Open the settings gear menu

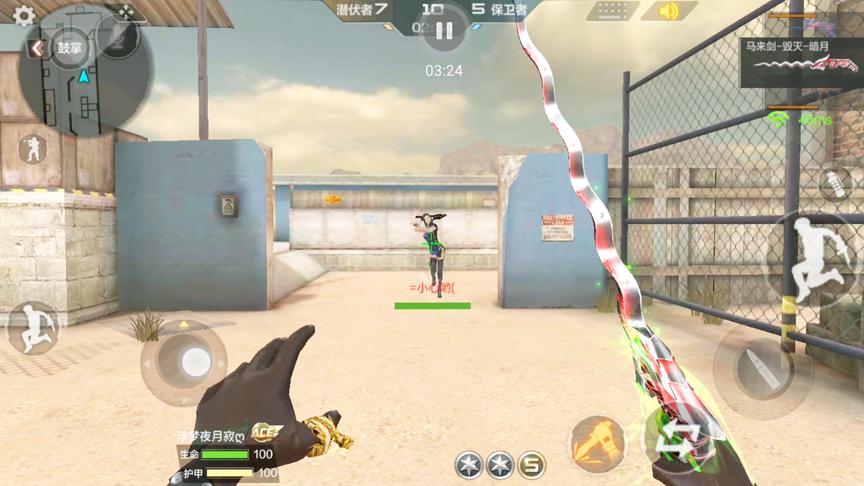(x=23, y=16)
